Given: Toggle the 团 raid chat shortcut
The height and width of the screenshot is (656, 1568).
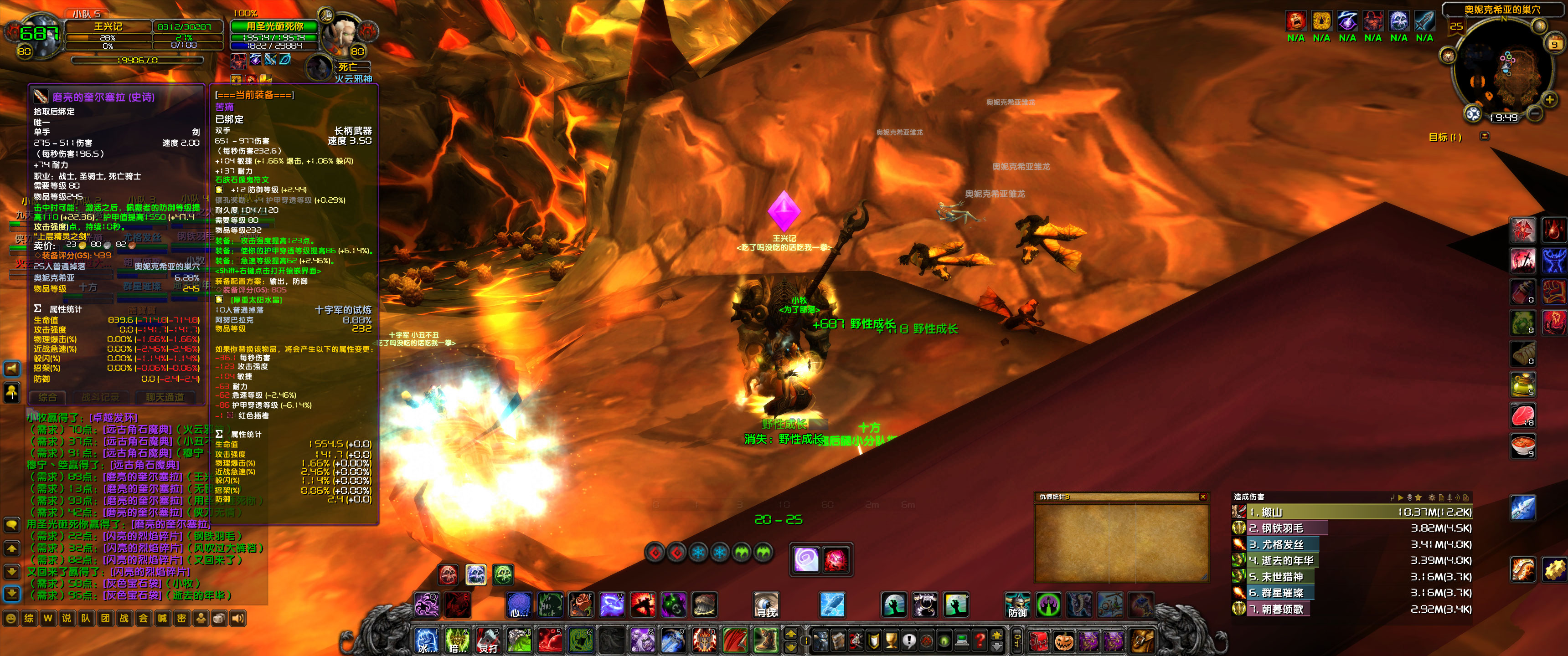Looking at the screenshot, I should tap(105, 618).
